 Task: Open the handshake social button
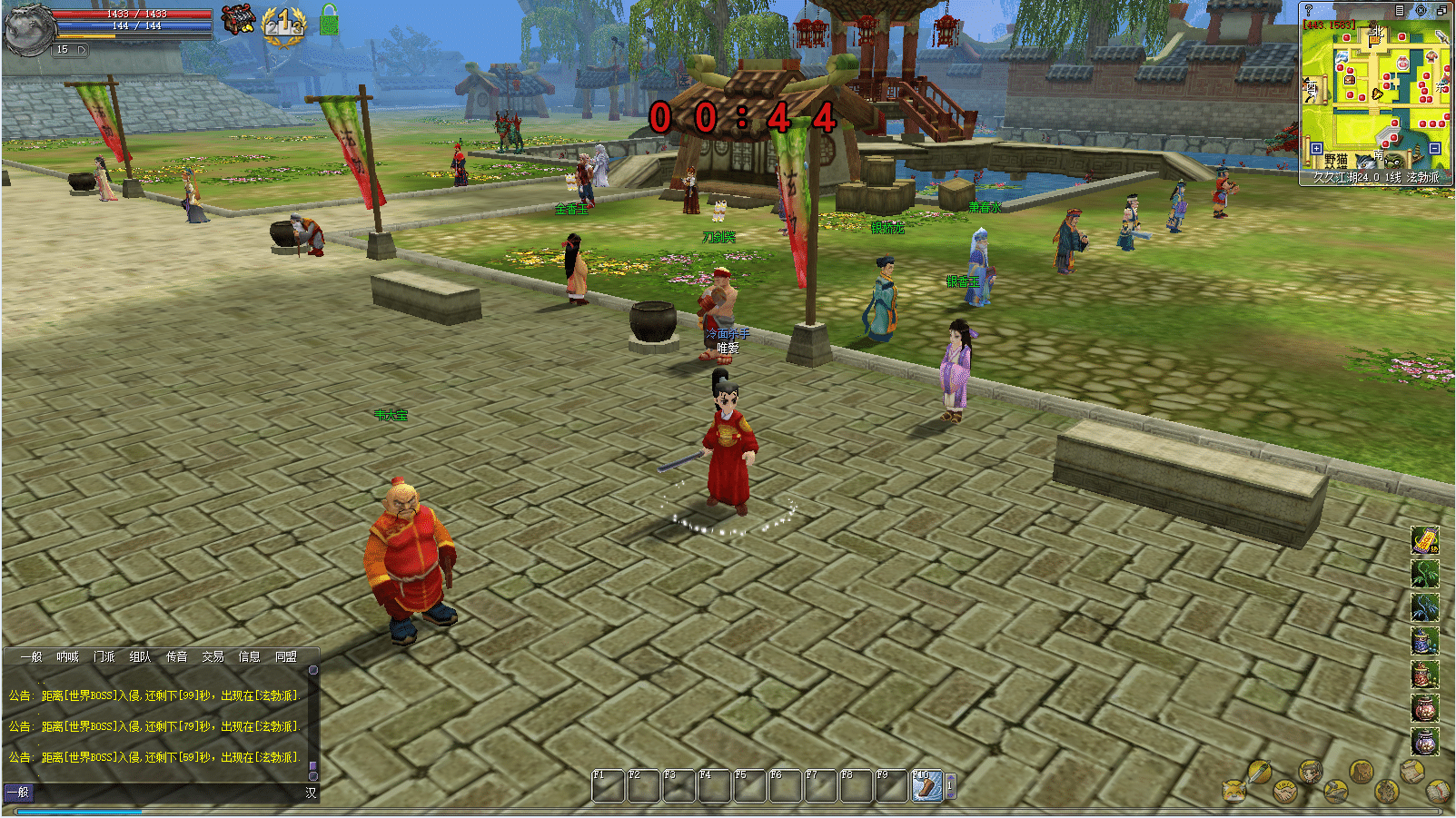coord(1284,790)
